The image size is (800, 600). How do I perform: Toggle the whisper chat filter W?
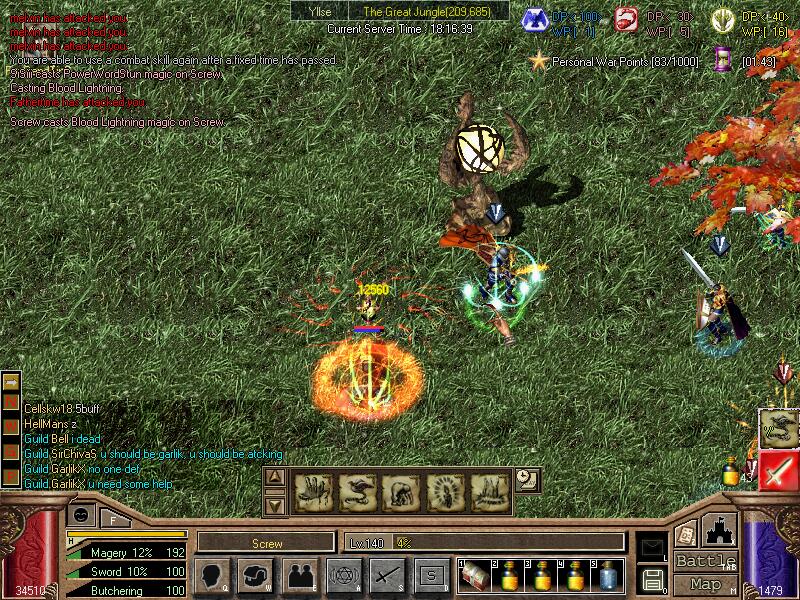pos(12,420)
